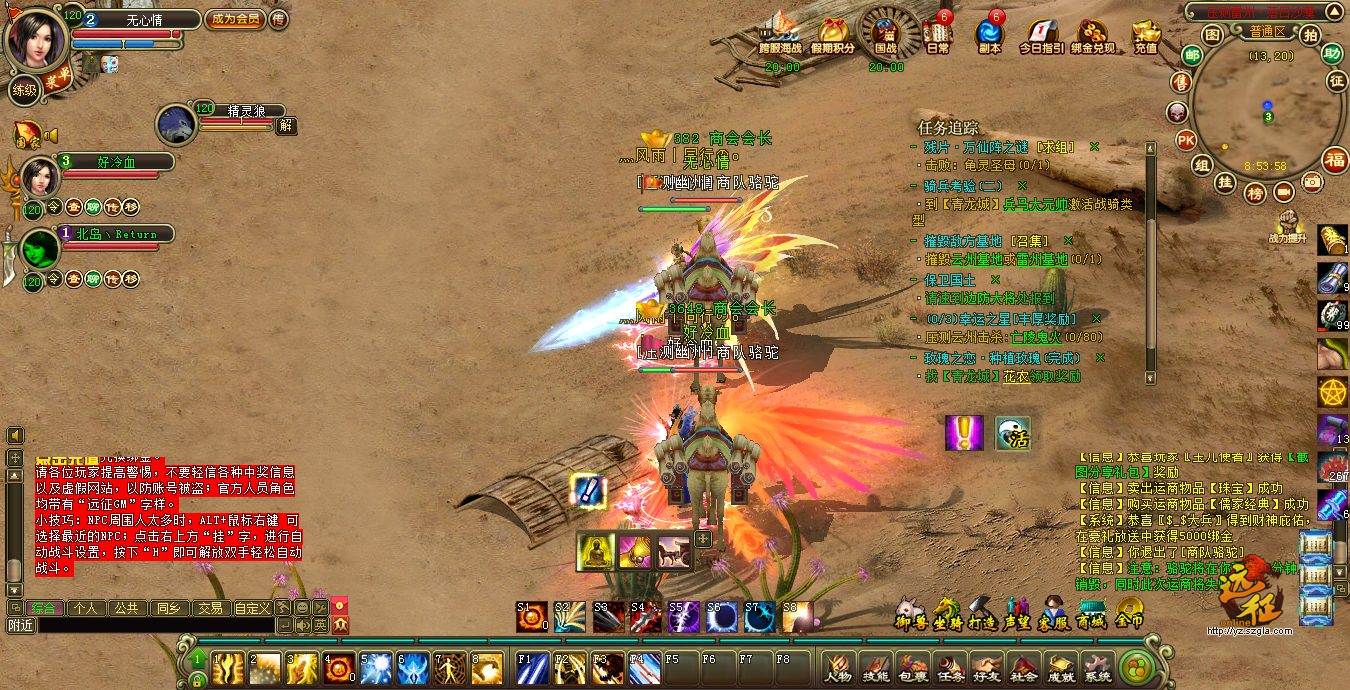Image resolution: width=1350 pixels, height=690 pixels.
Task: Click the 福 welfare button
Action: 1334,159
